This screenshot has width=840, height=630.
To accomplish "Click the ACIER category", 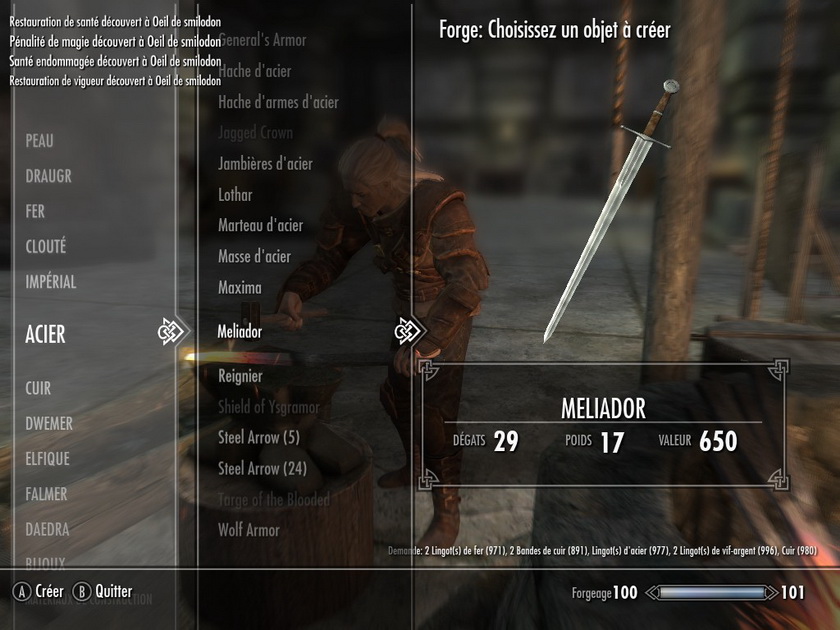I will 46,335.
